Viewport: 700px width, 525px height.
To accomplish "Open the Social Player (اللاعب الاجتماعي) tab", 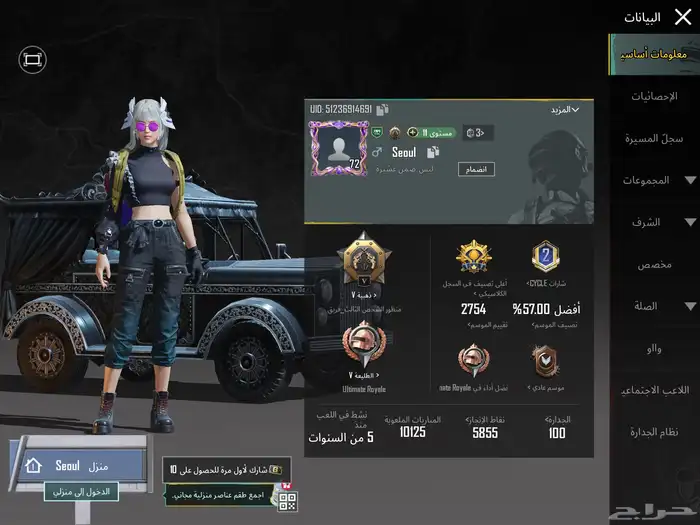I will pos(655,390).
